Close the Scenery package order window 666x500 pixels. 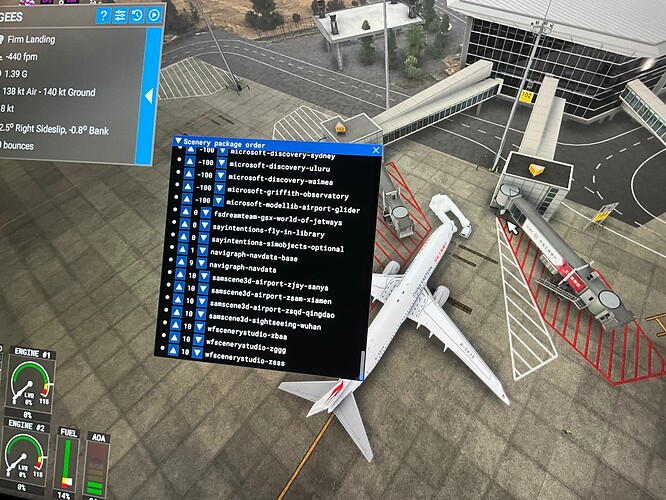point(376,150)
